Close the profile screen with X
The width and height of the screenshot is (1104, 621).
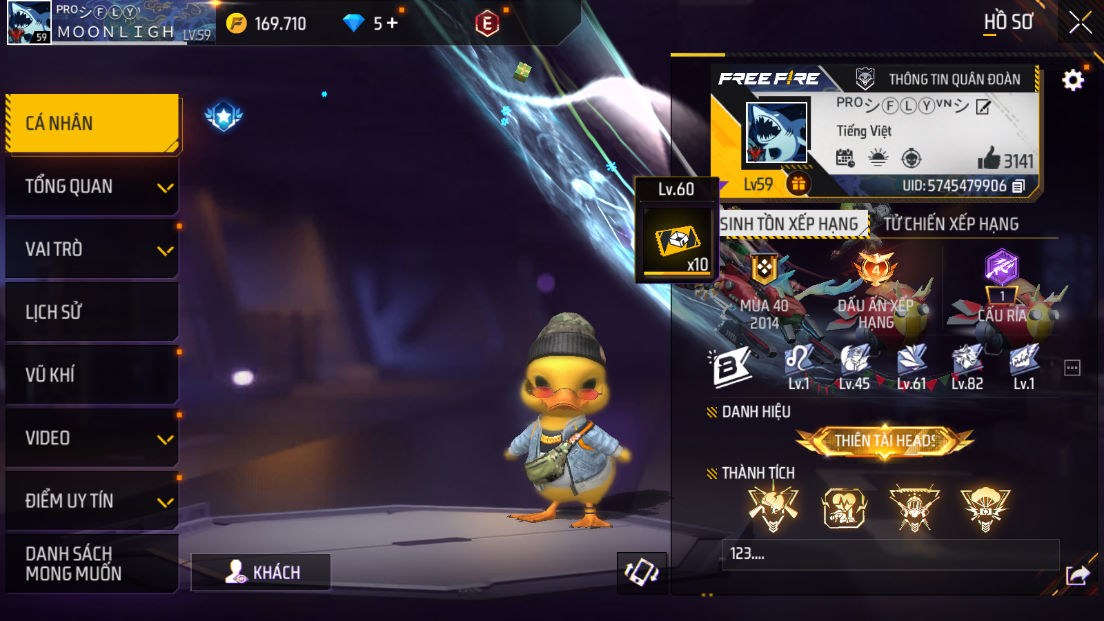(x=1080, y=22)
